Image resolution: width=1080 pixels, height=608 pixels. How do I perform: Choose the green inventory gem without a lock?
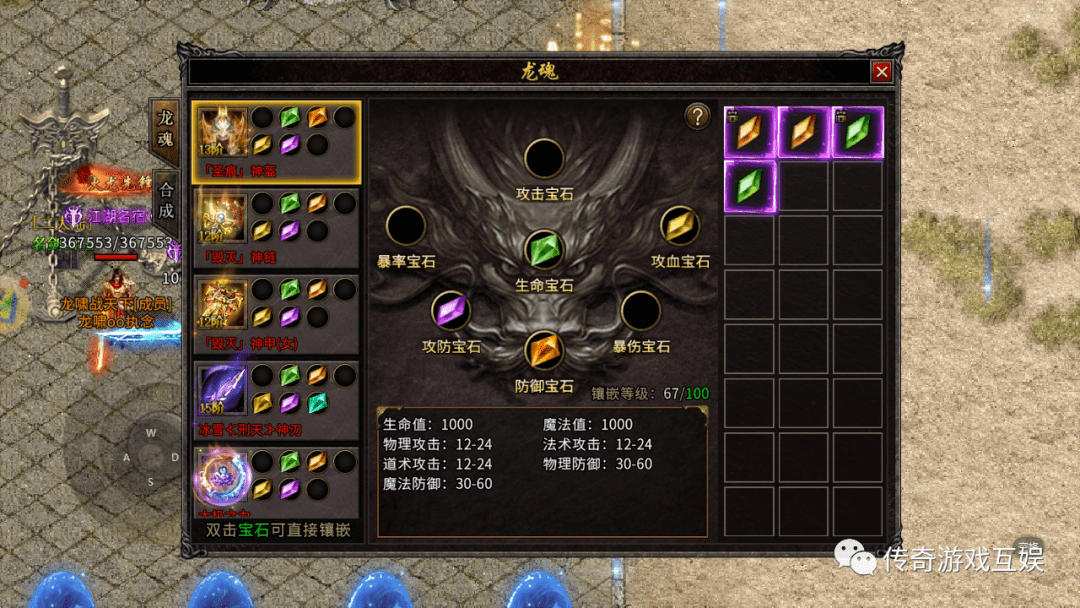point(750,187)
